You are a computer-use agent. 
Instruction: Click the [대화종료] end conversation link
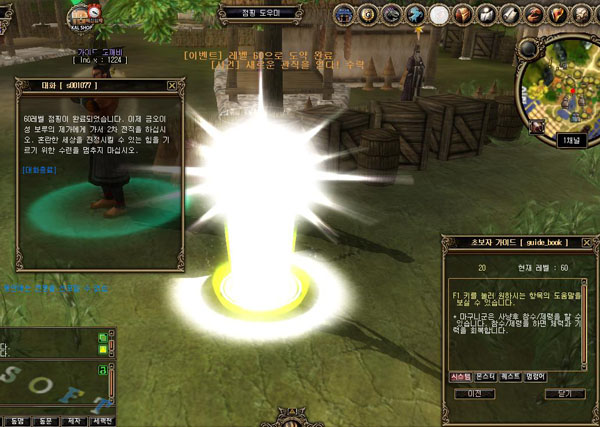tap(40, 170)
